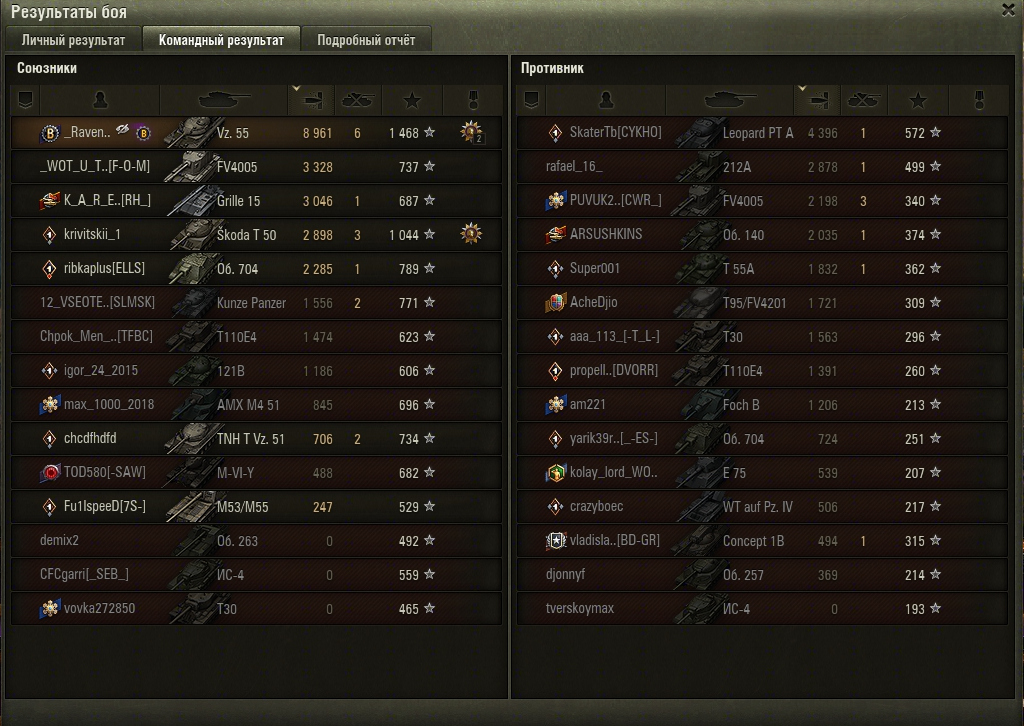Switch to the Личный результат tab
This screenshot has width=1024, height=726.
tap(73, 40)
